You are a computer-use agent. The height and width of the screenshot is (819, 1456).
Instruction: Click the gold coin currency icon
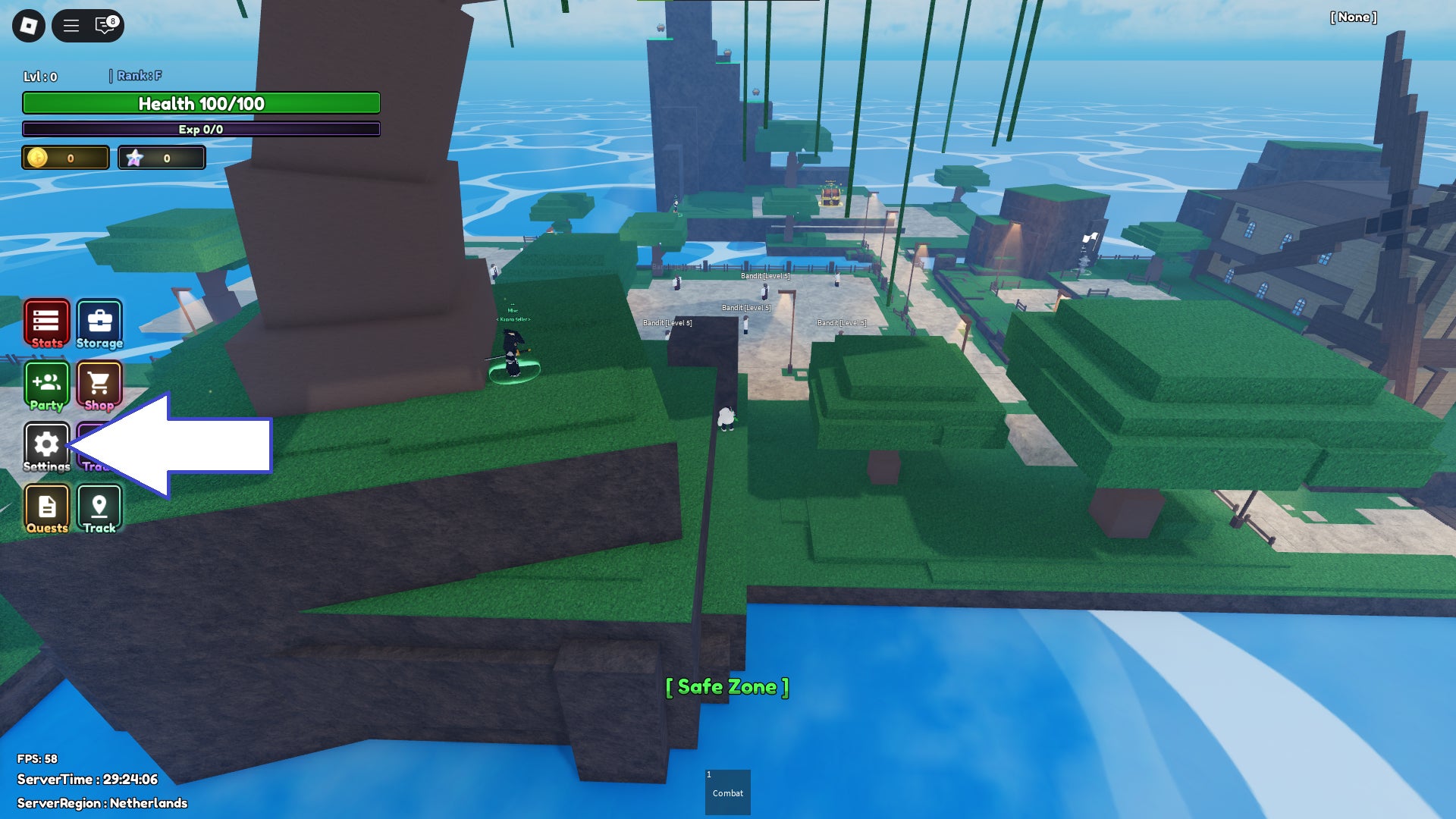click(x=36, y=157)
